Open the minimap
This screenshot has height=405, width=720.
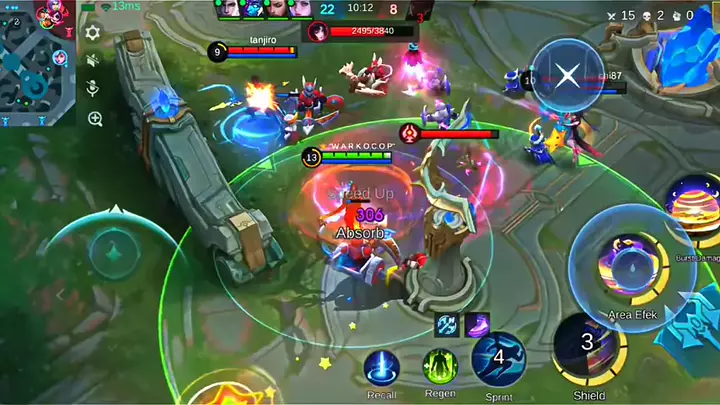(x=37, y=62)
